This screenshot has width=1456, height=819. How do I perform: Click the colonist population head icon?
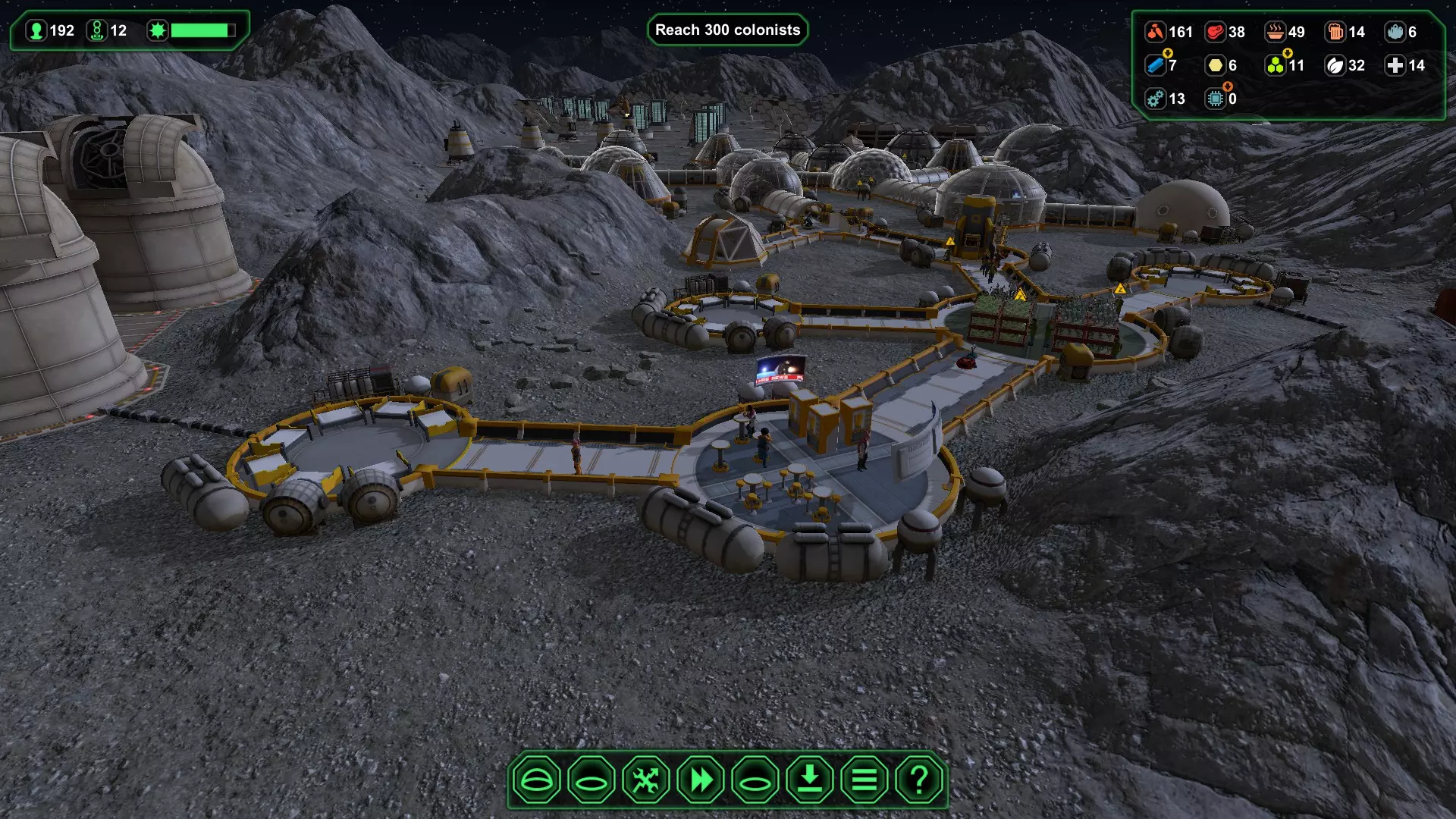(36, 30)
